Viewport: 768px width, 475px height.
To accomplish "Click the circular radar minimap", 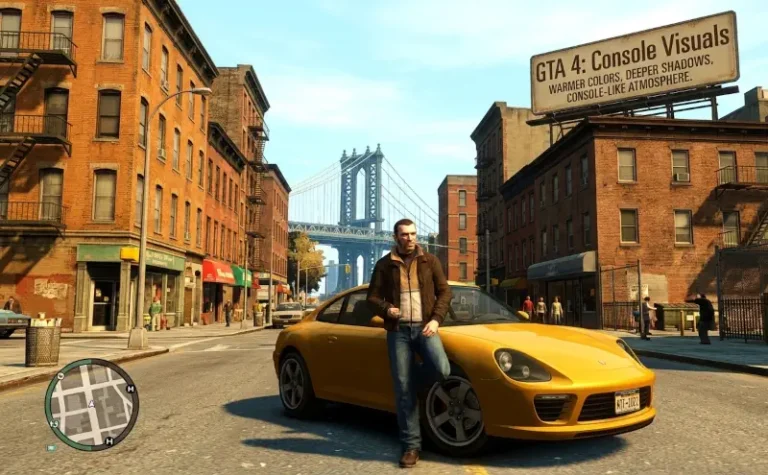I will [x=91, y=404].
